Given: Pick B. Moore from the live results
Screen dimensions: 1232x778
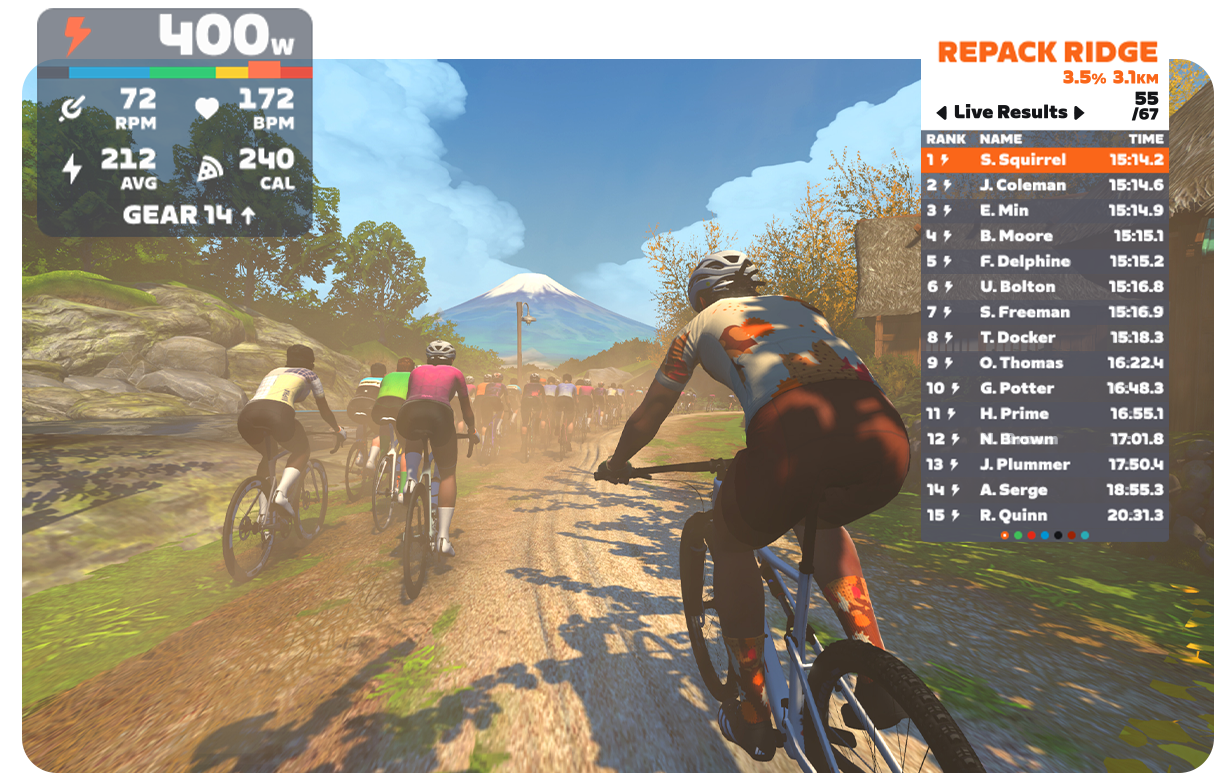Looking at the screenshot, I should [x=1044, y=236].
